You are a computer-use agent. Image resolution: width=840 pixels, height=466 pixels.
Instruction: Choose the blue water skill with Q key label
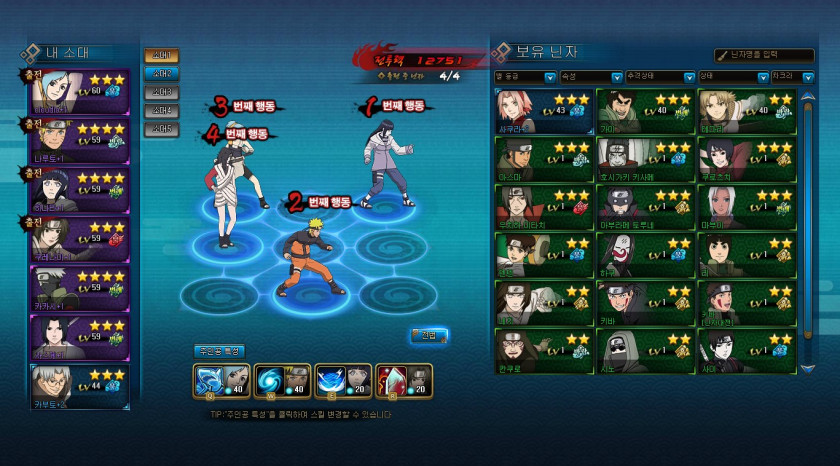pyautogui.click(x=208, y=381)
